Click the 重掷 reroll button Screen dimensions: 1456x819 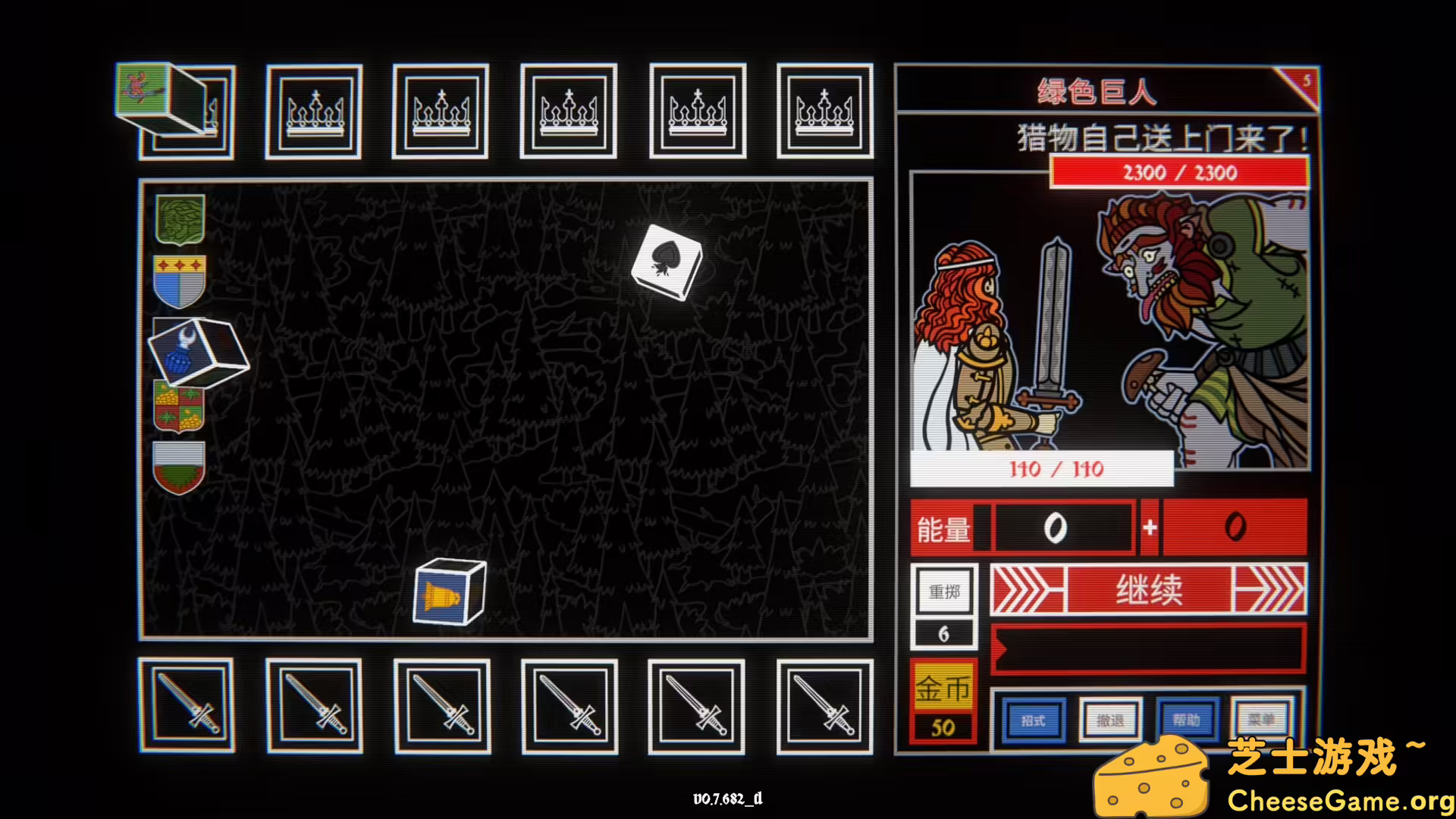tap(943, 591)
